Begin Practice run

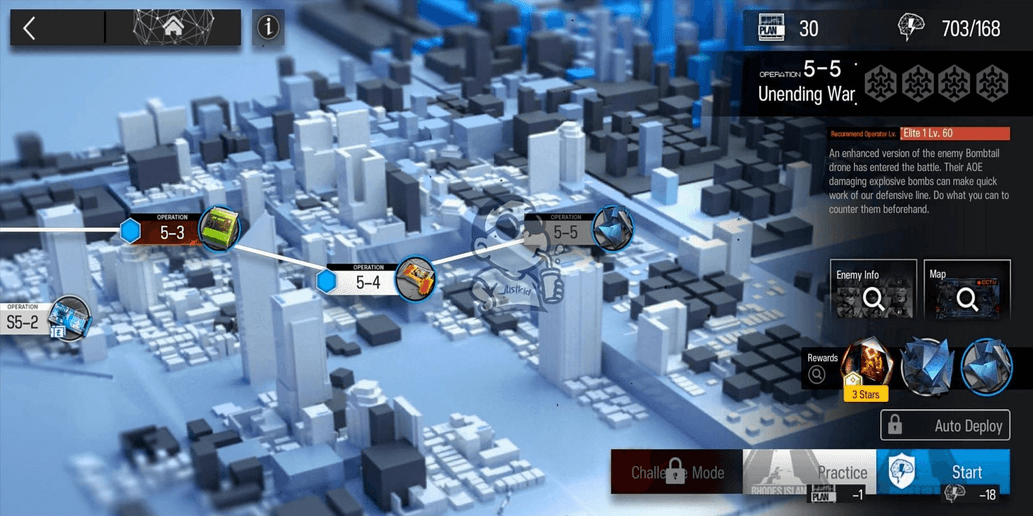(x=809, y=471)
